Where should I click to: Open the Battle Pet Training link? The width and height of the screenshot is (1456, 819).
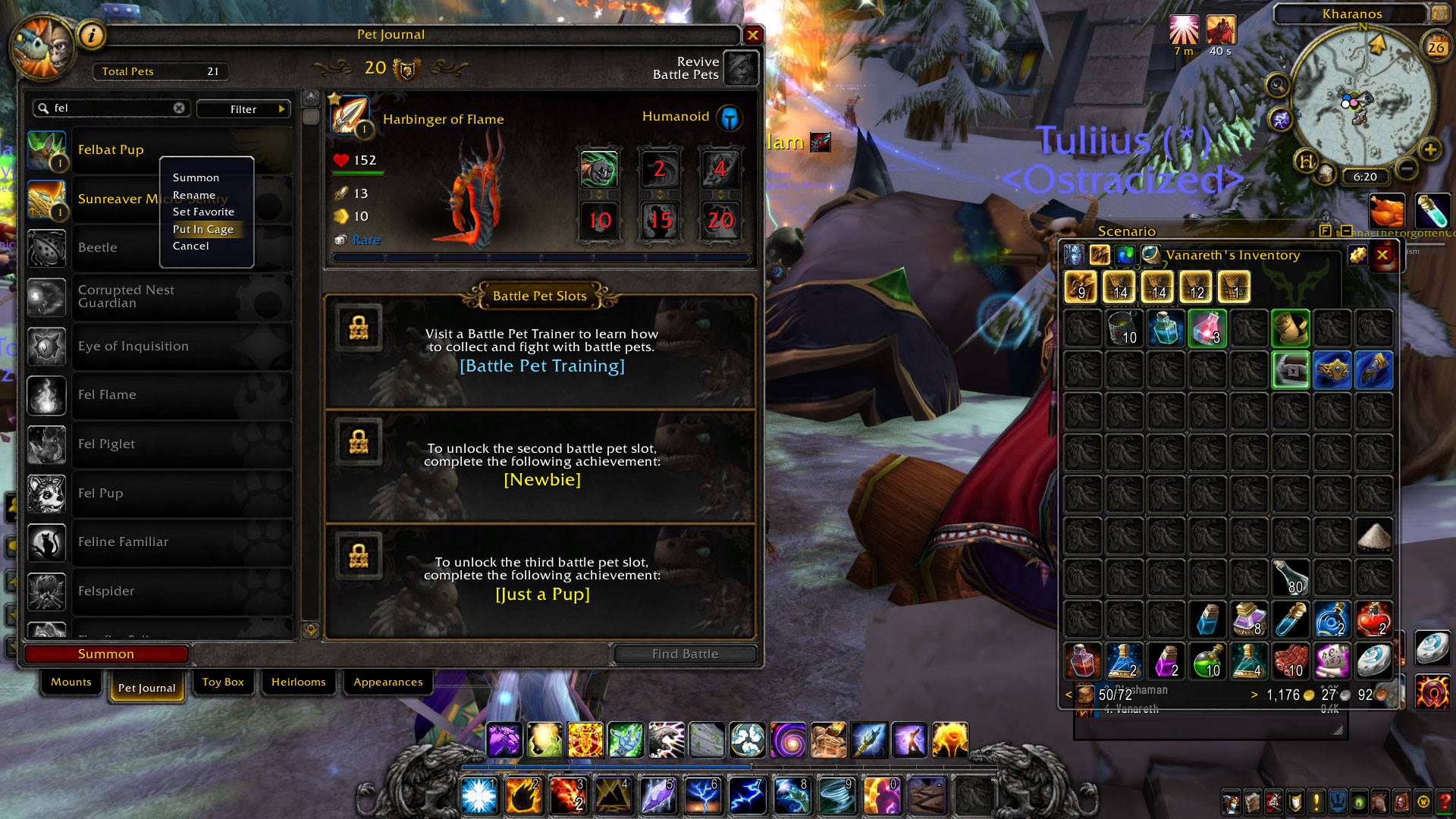click(542, 366)
